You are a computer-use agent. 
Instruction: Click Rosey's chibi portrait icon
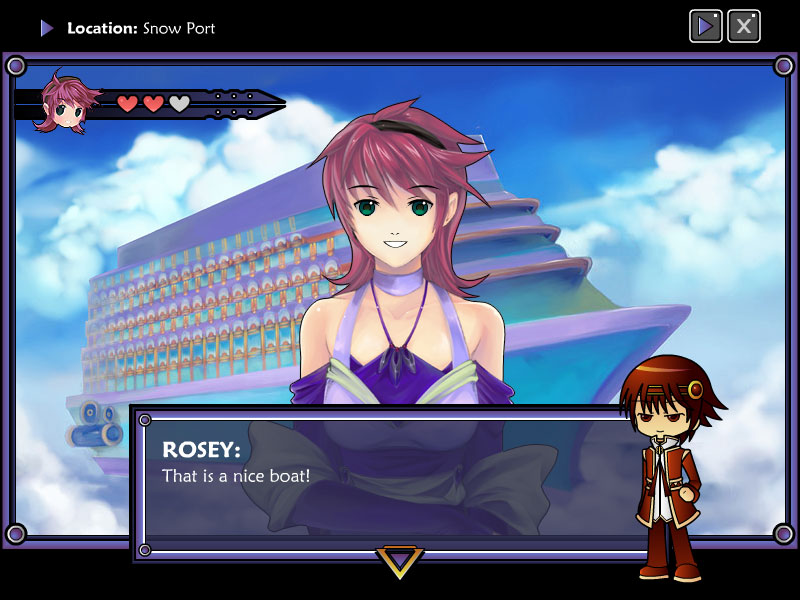point(66,102)
